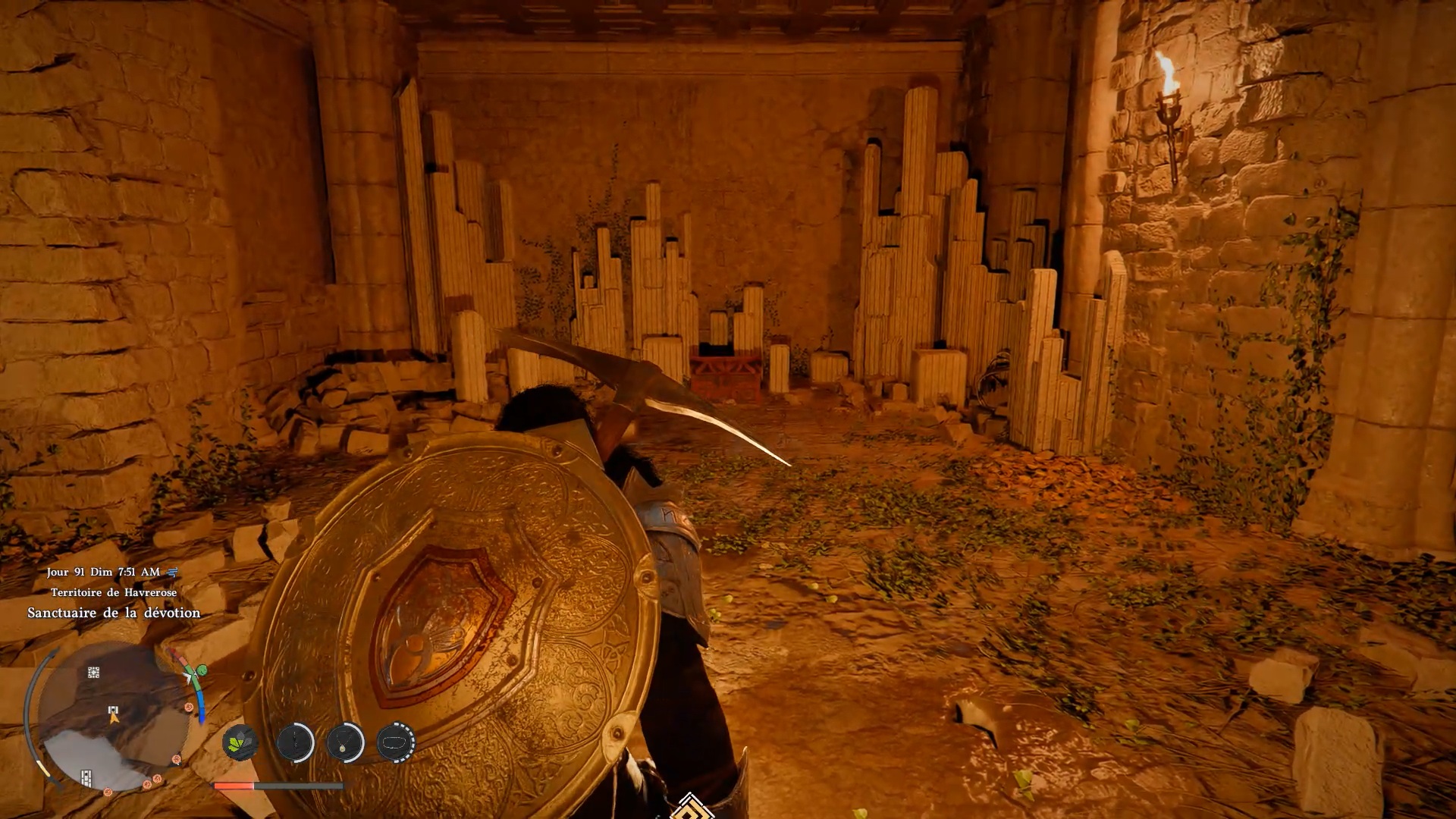Screen dimensions: 1456x819
Task: Select the green leaf food icon
Action: tap(240, 742)
